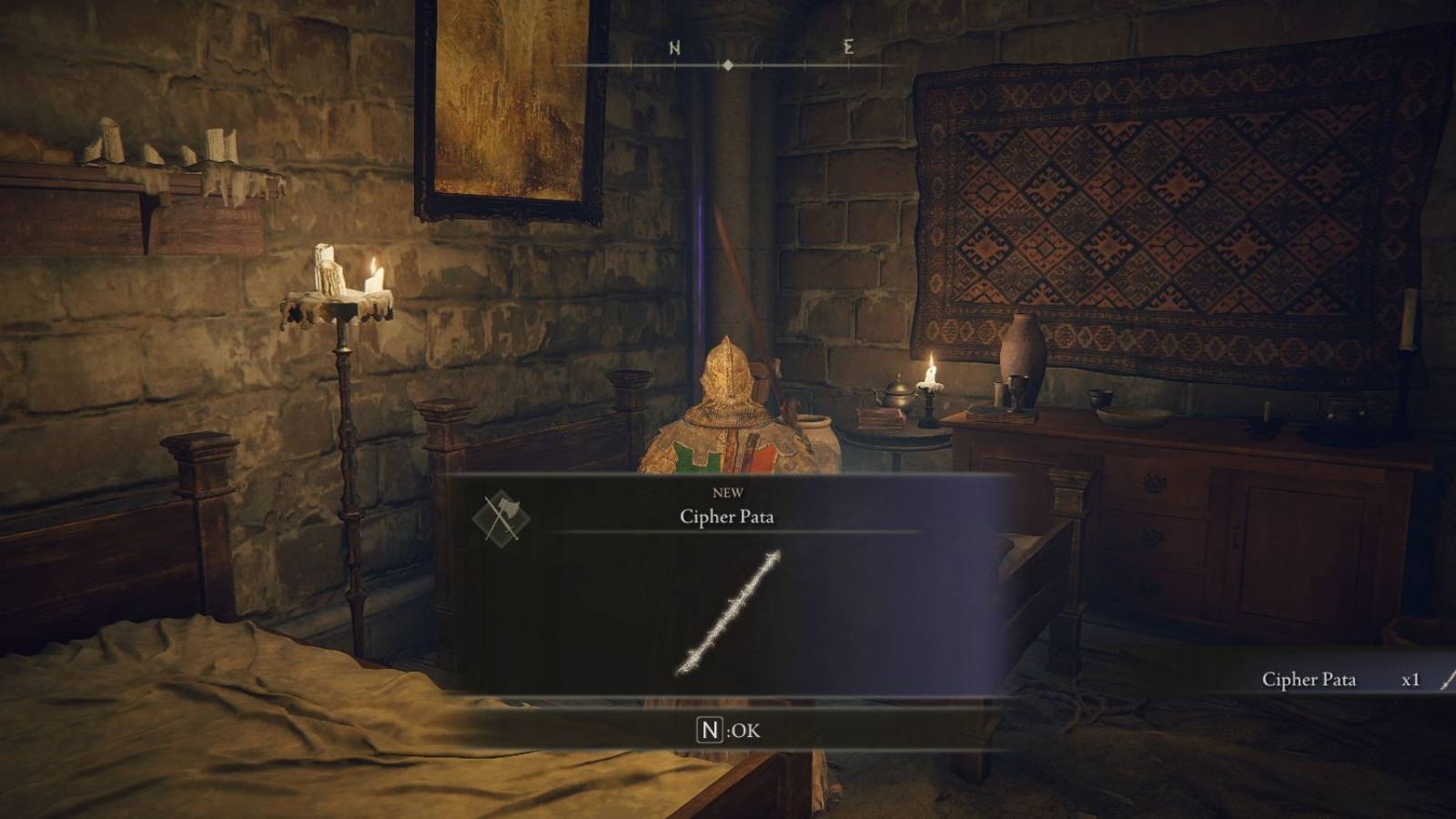The height and width of the screenshot is (819, 1456).
Task: Confirm the pickup via the OK prompt
Action: [x=728, y=729]
